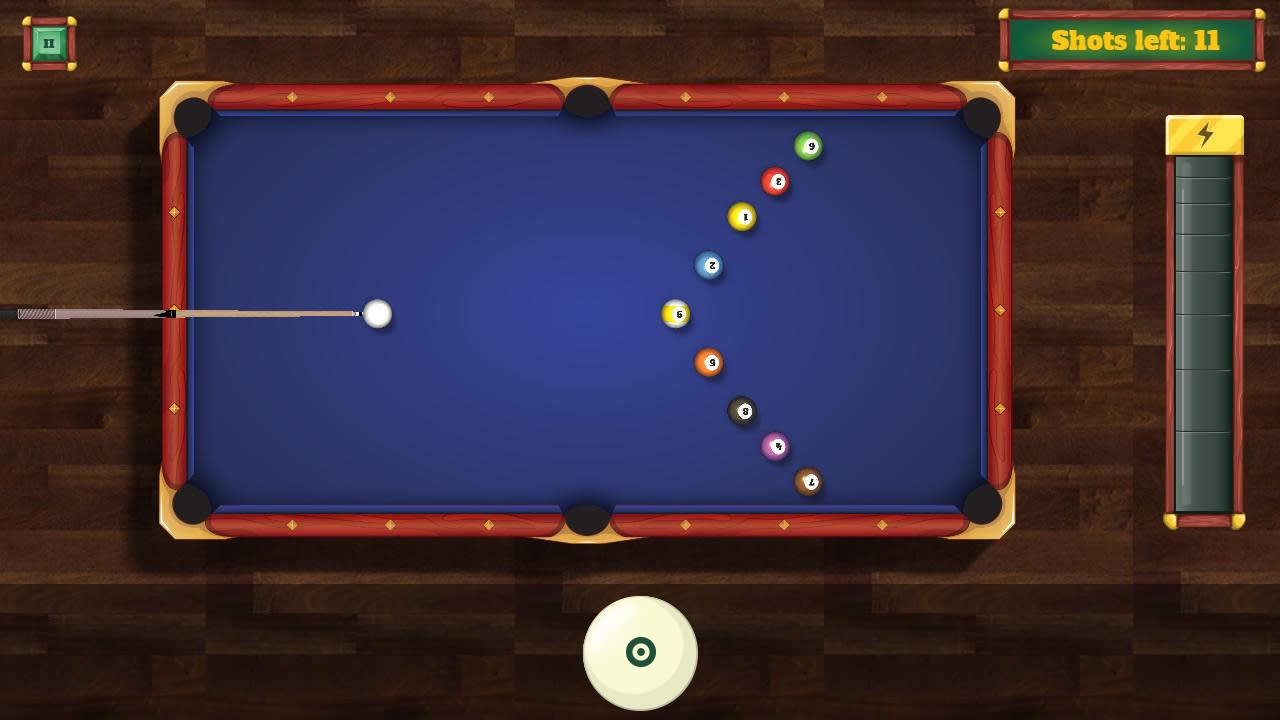Click the bullseye center of the spin control
The width and height of the screenshot is (1280, 720).
pos(639,652)
